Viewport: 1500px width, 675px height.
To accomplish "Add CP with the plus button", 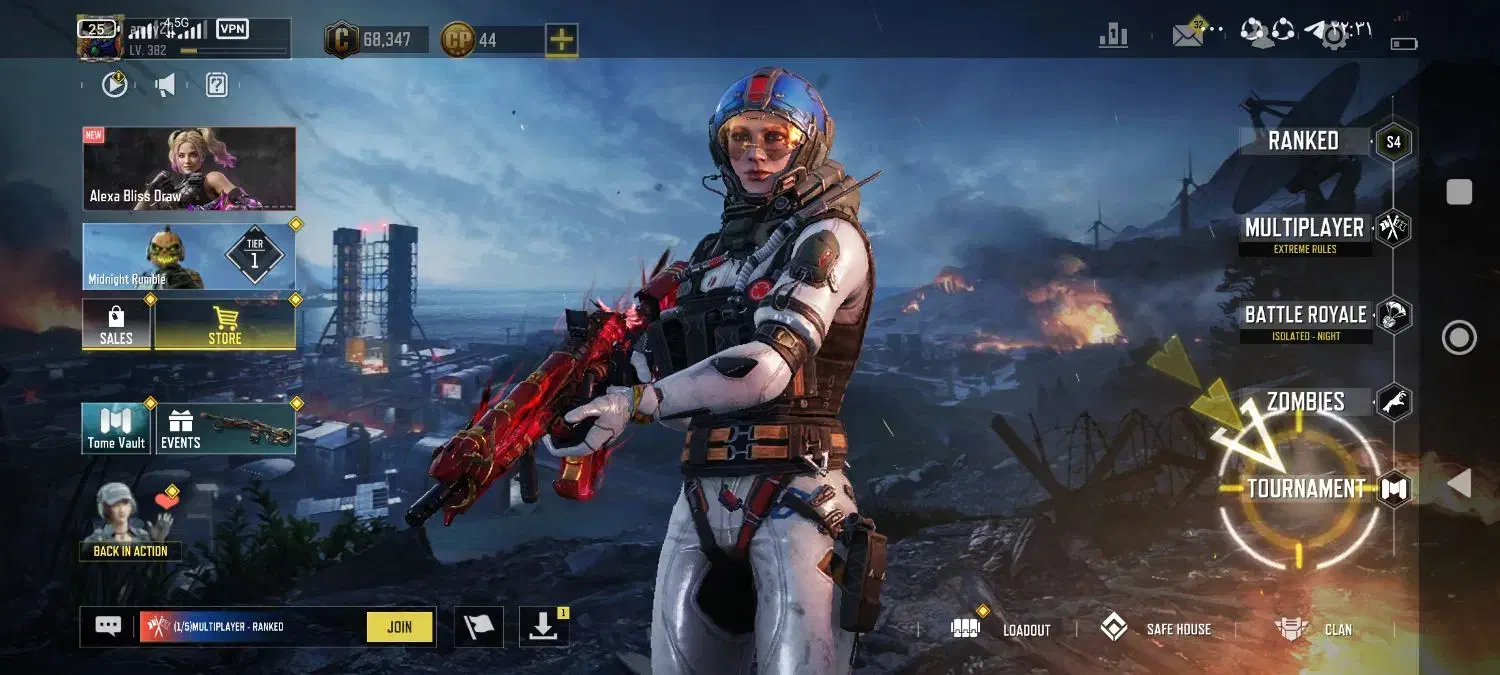I will pyautogui.click(x=562, y=40).
